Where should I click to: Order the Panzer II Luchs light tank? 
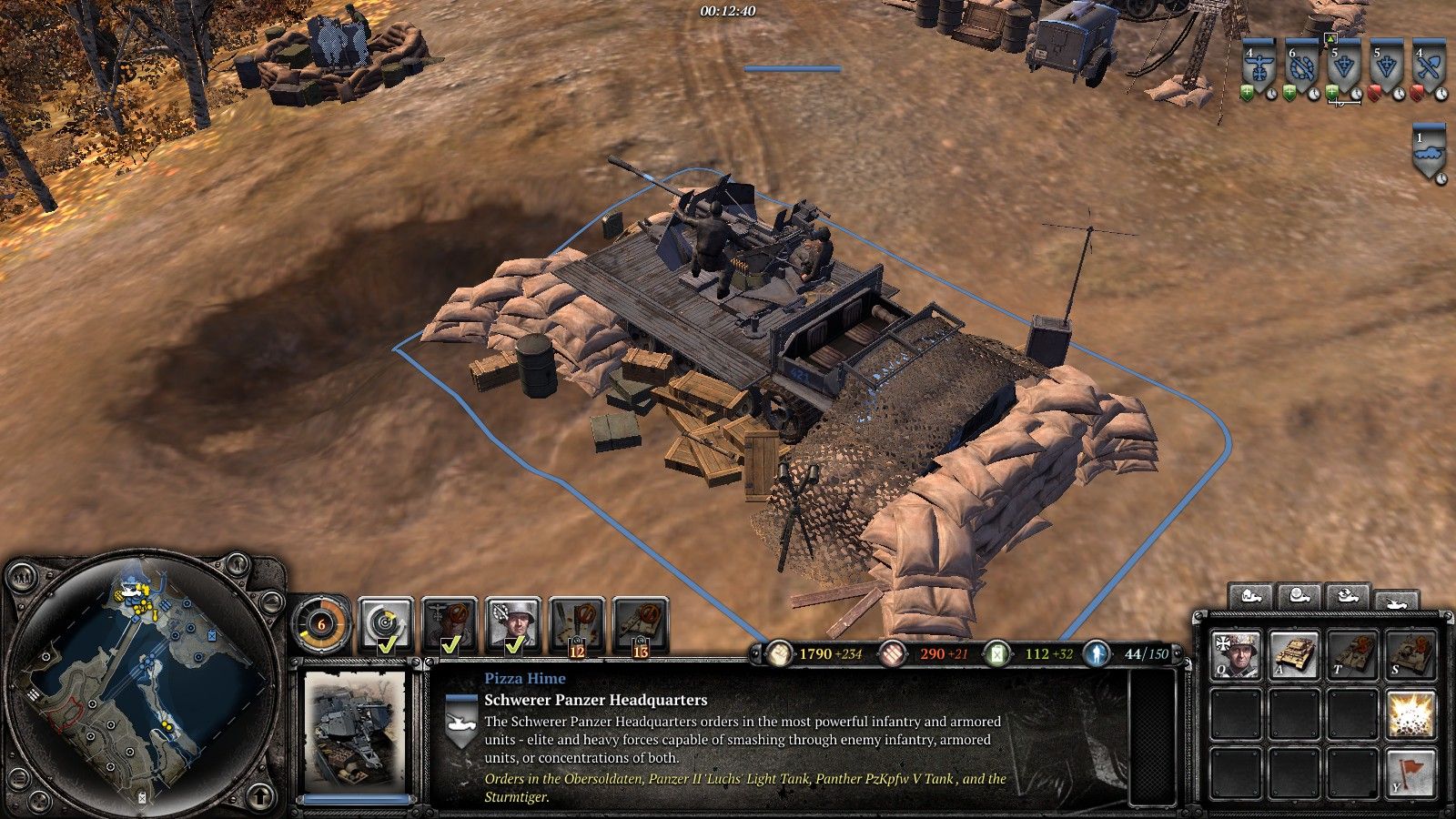pyautogui.click(x=1294, y=655)
